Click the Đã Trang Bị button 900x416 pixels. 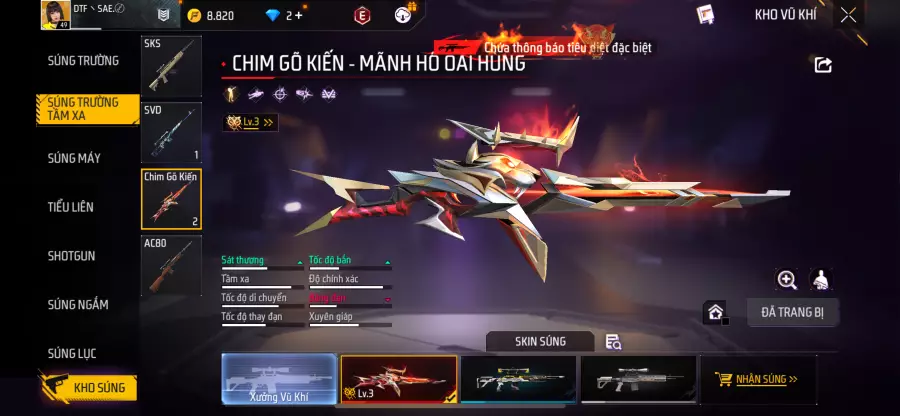point(792,312)
